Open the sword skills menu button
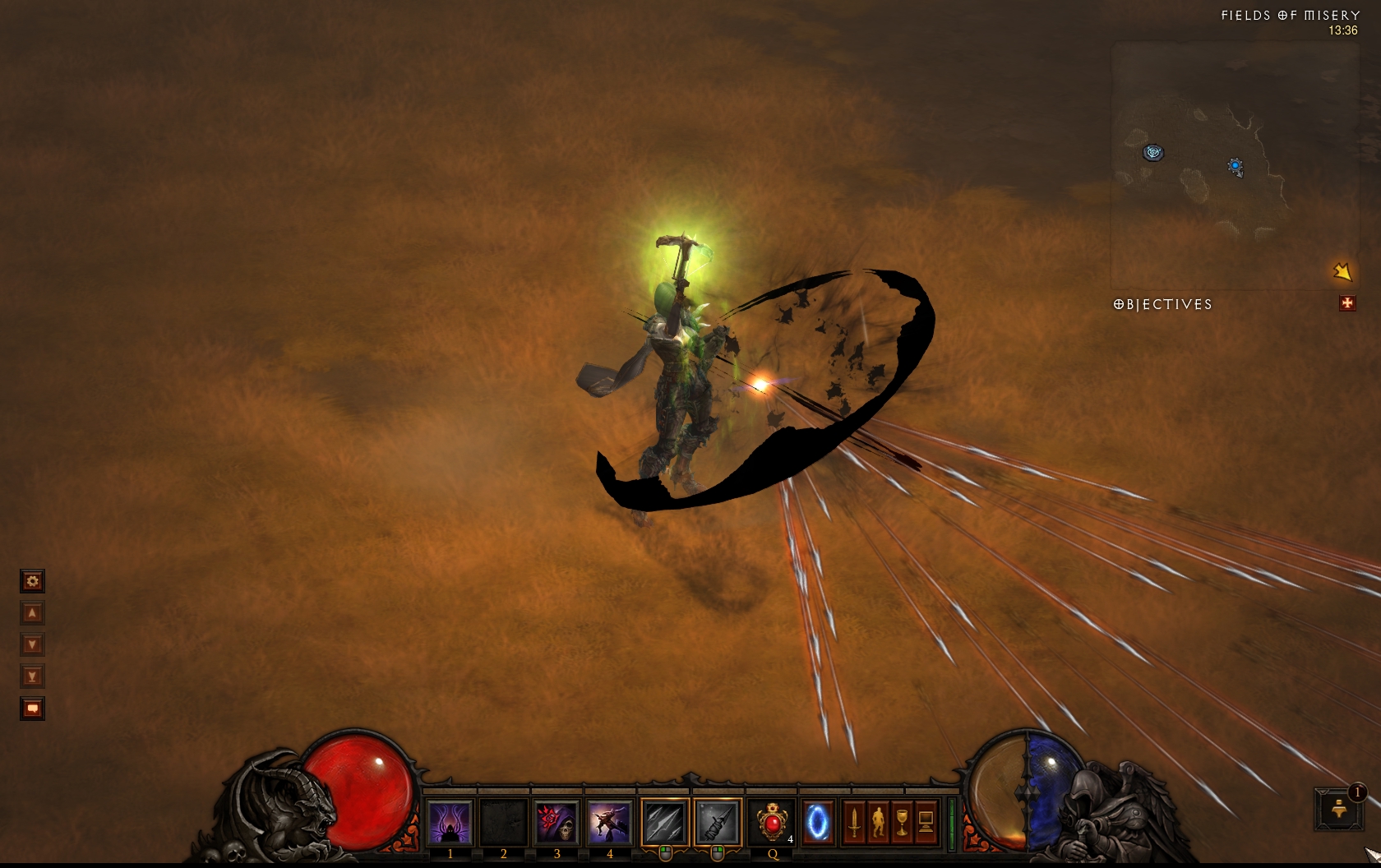The width and height of the screenshot is (1381, 868). [x=854, y=822]
